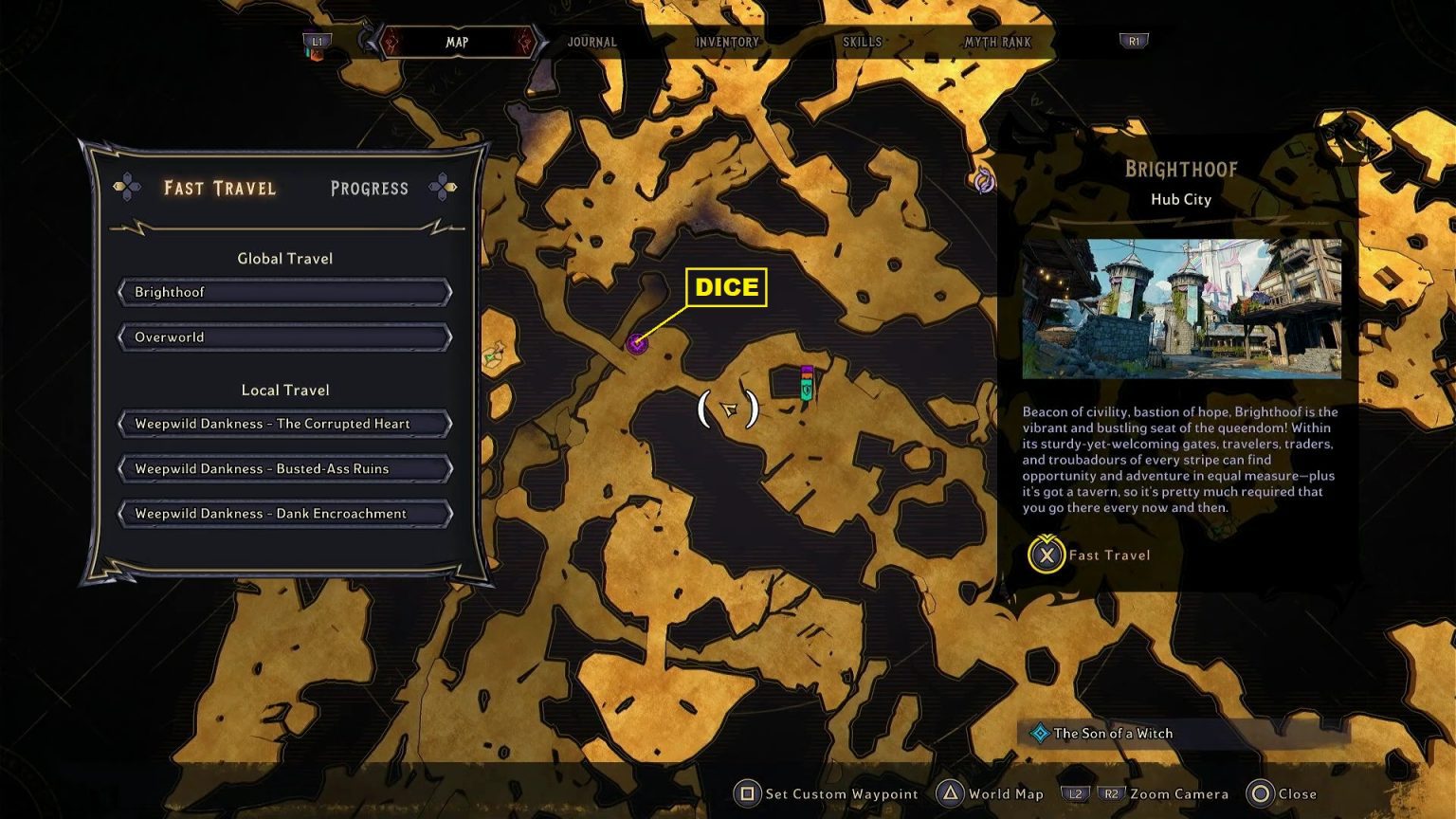Switch to the JOURNAL tab
The image size is (1456, 819).
tap(591, 42)
